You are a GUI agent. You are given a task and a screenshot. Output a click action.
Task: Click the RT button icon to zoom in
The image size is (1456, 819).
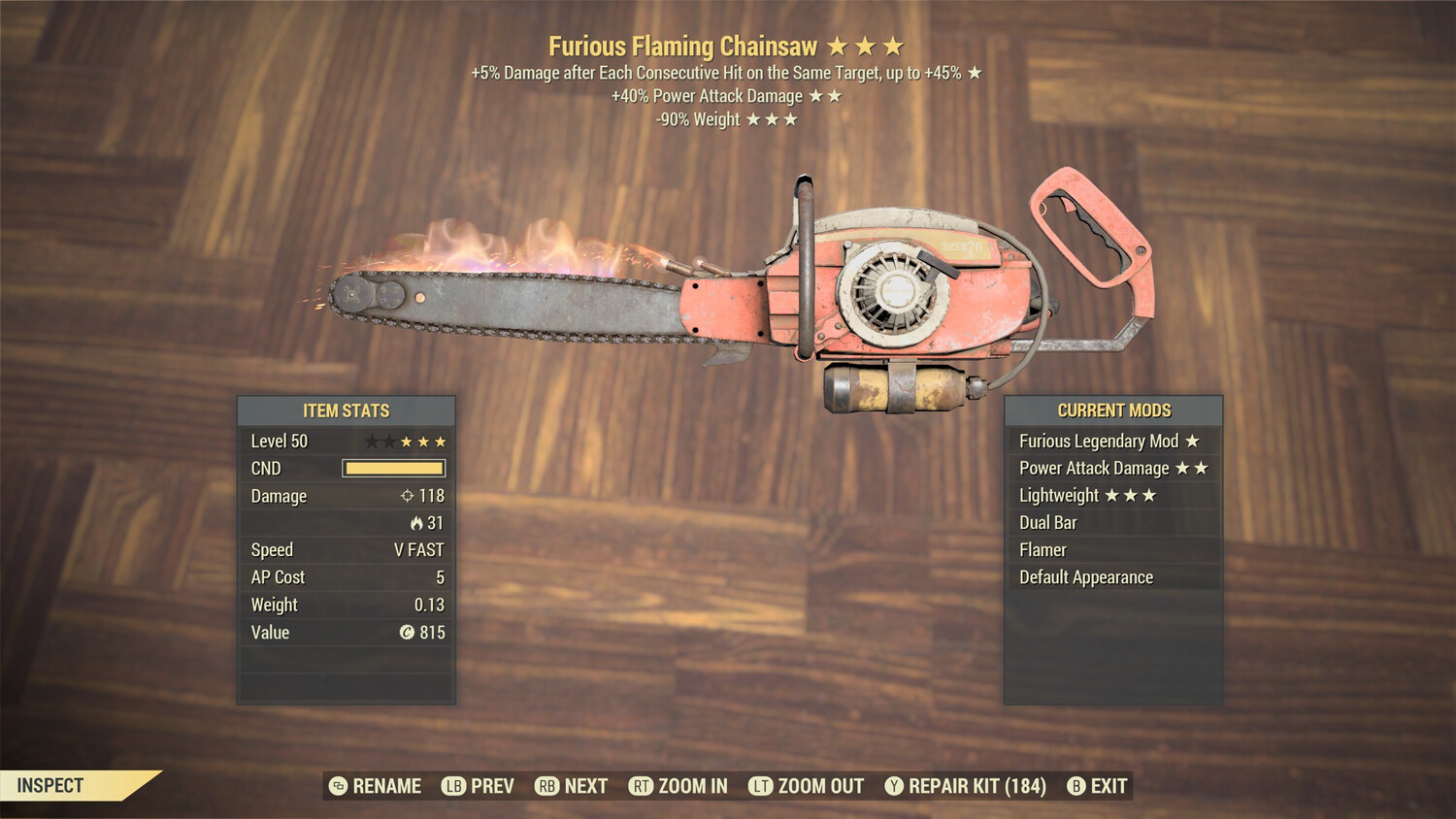pyautogui.click(x=642, y=786)
